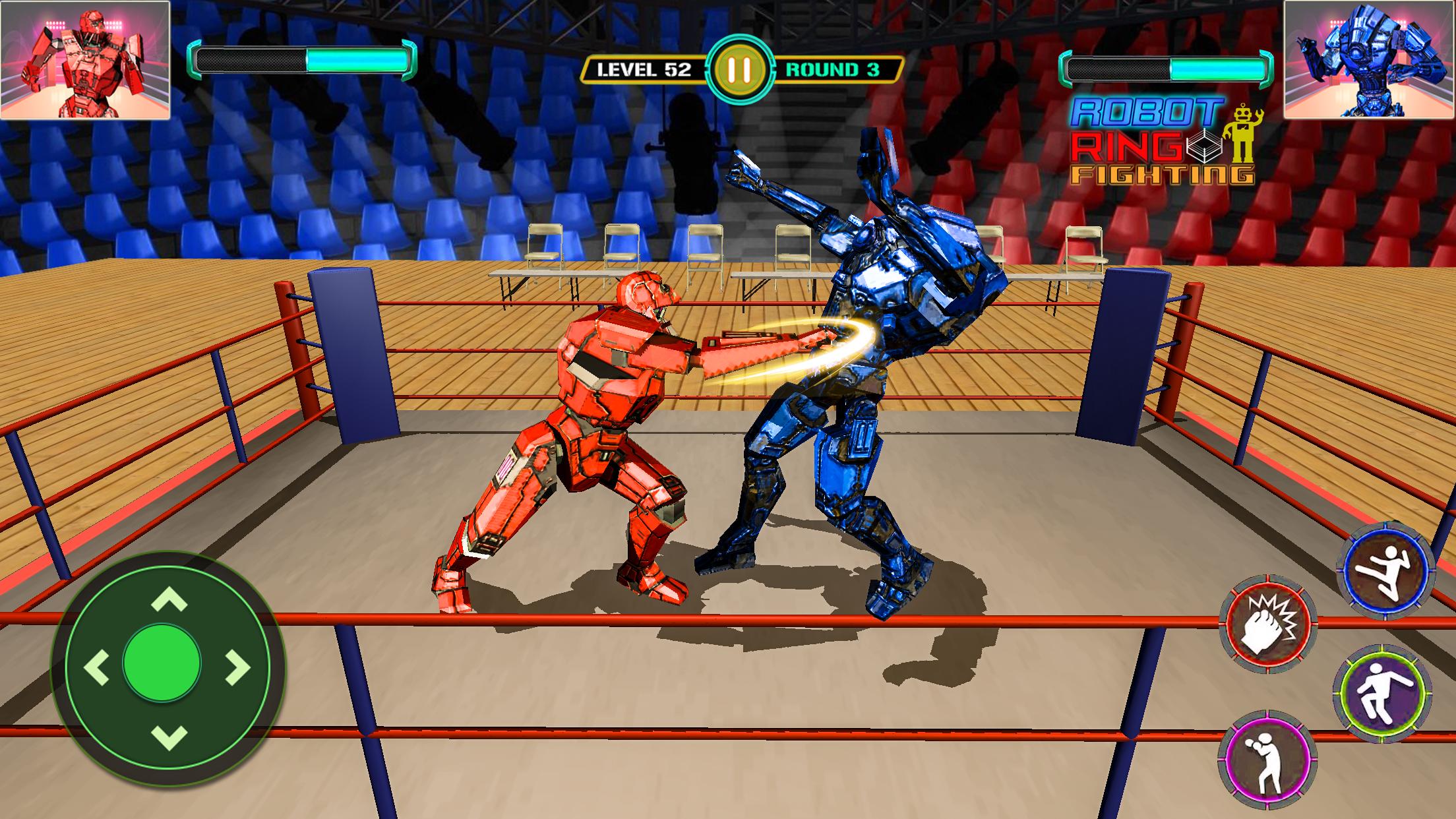This screenshot has width=1456, height=819.
Task: Click the green joystick center knob
Action: coord(162,663)
